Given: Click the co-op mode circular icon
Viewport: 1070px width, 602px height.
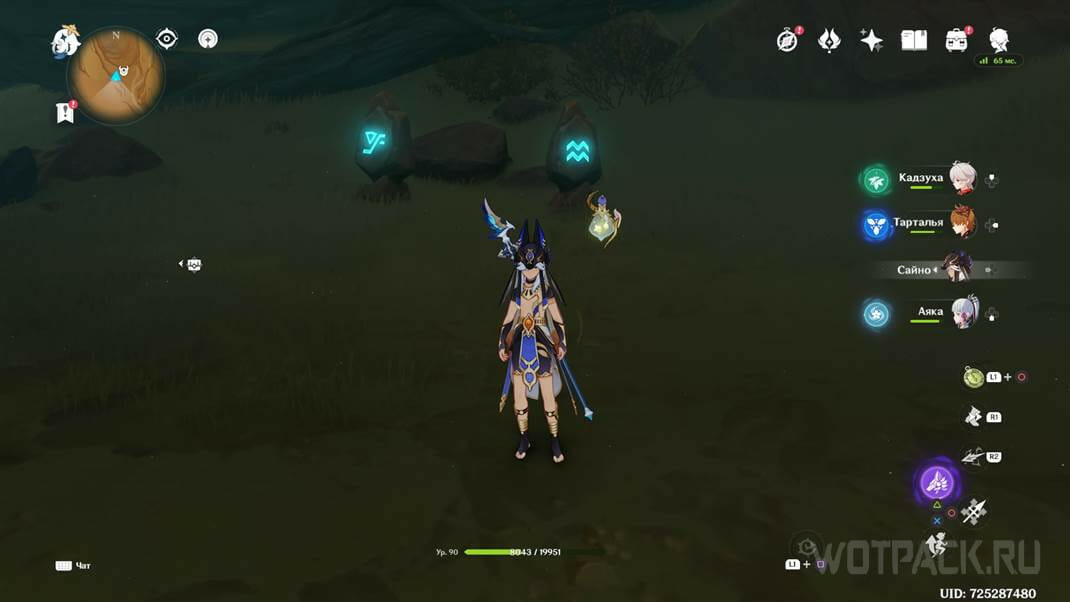Looking at the screenshot, I should (208, 39).
